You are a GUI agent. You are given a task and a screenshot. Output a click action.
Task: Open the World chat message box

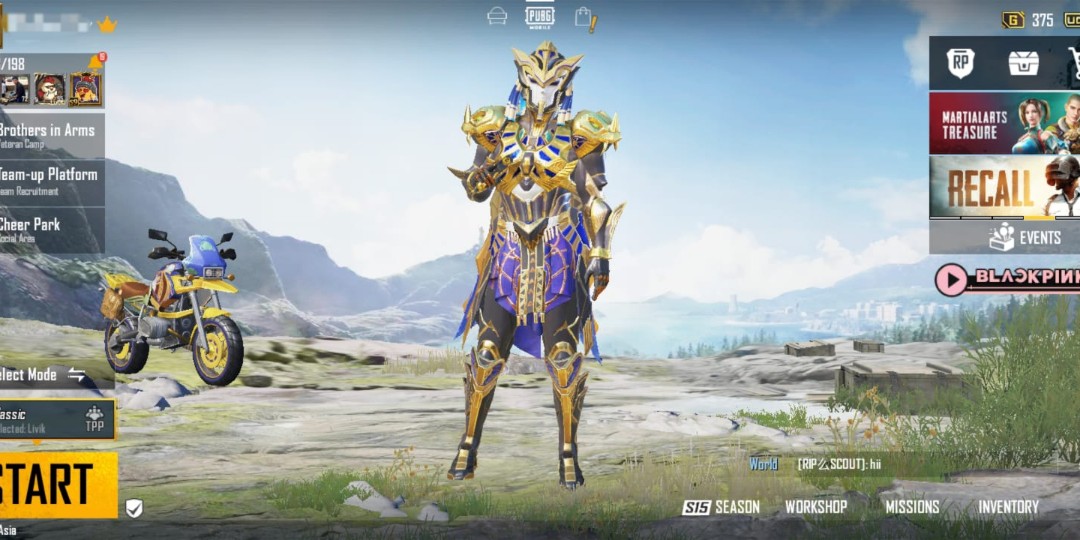tap(840, 464)
